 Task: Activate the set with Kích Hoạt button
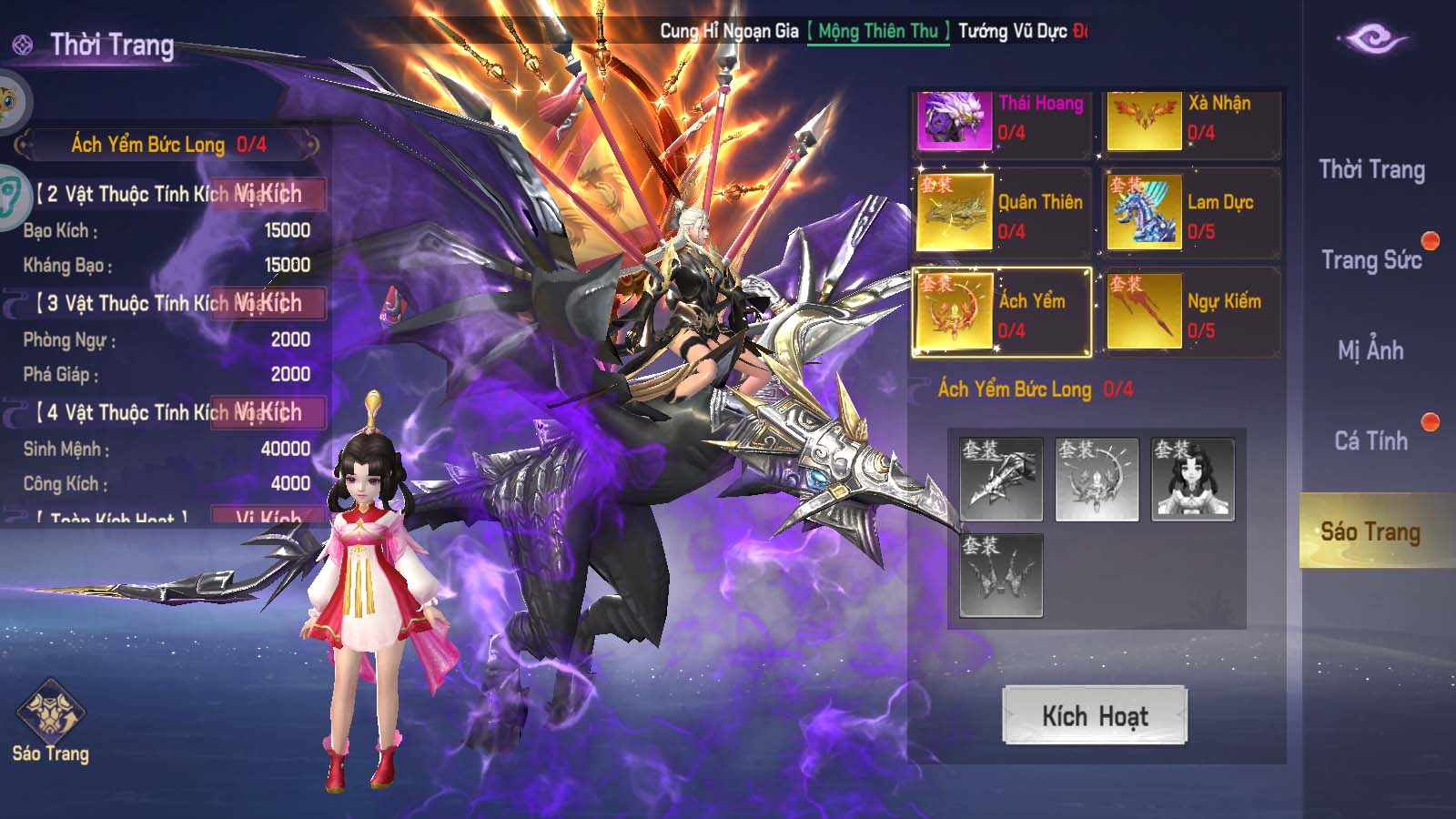(x=1095, y=715)
